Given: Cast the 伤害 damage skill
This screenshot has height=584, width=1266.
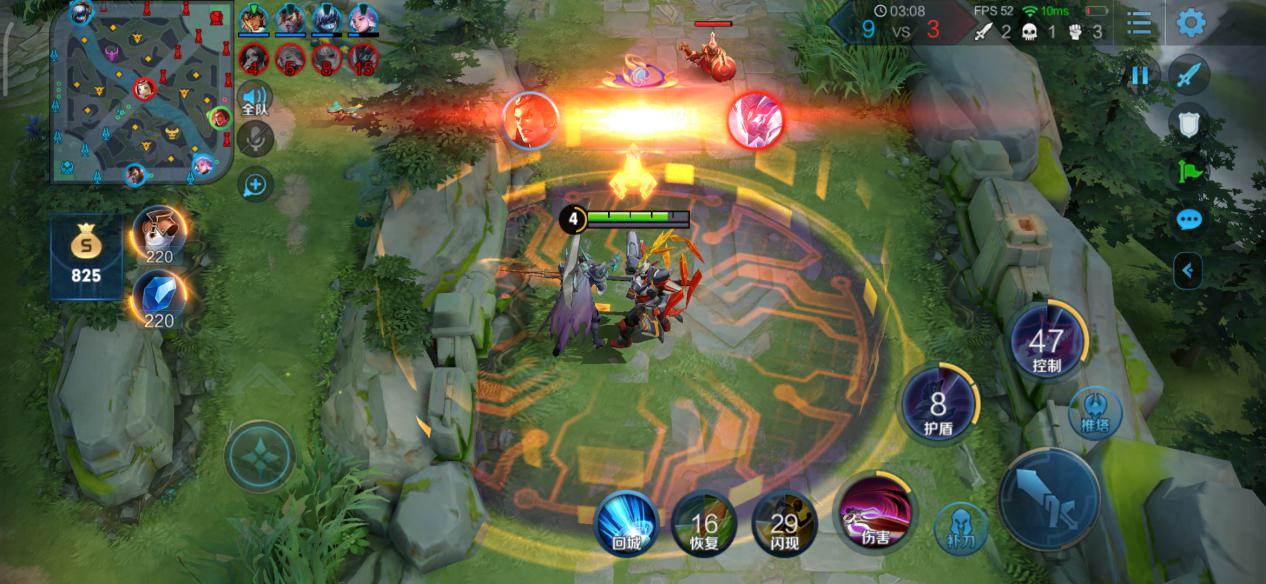Looking at the screenshot, I should point(874,512).
